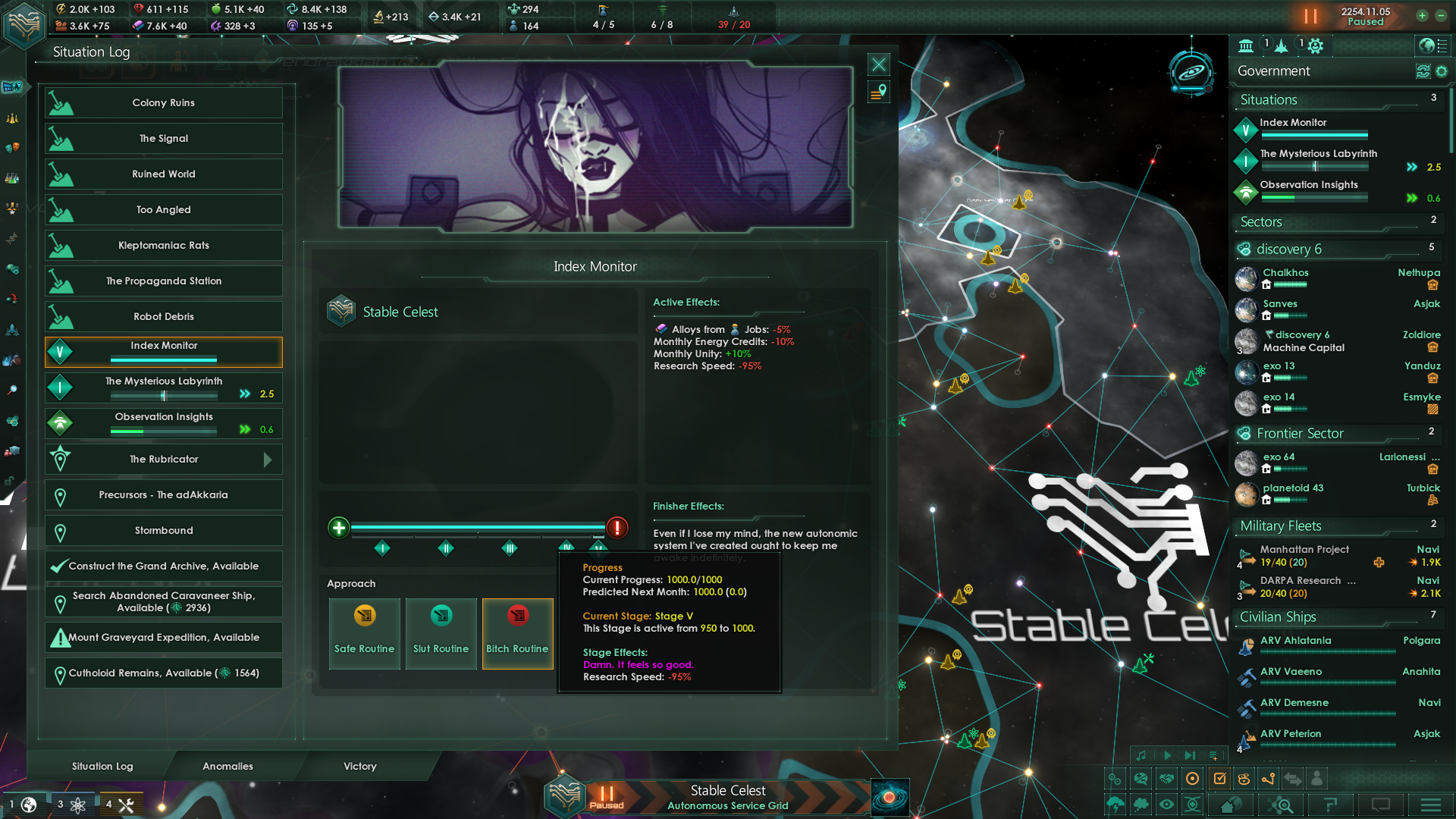Image resolution: width=1456 pixels, height=819 pixels.
Task: Switch to the Victory tab
Action: pos(359,766)
